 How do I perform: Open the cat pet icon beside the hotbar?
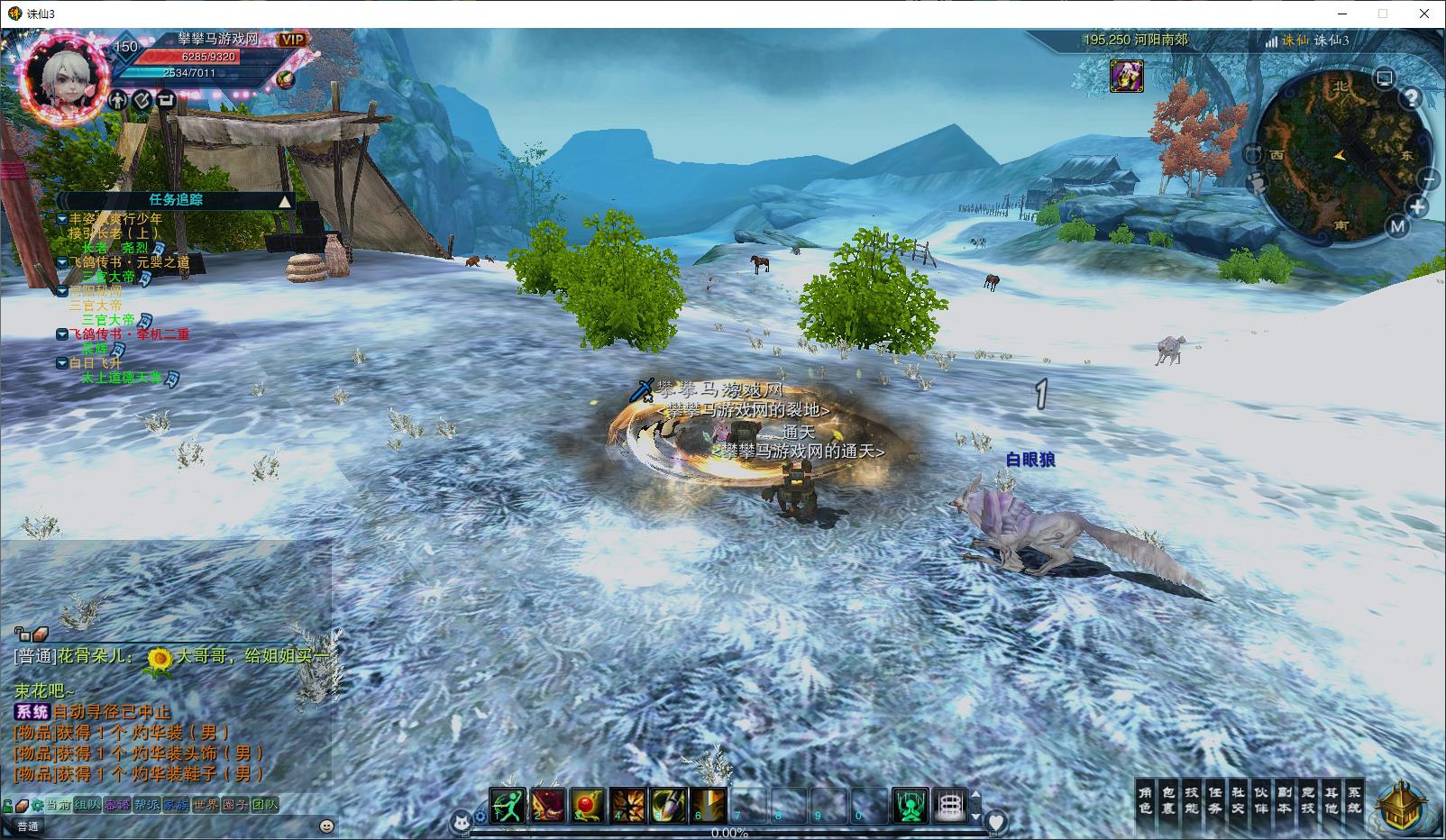462,821
